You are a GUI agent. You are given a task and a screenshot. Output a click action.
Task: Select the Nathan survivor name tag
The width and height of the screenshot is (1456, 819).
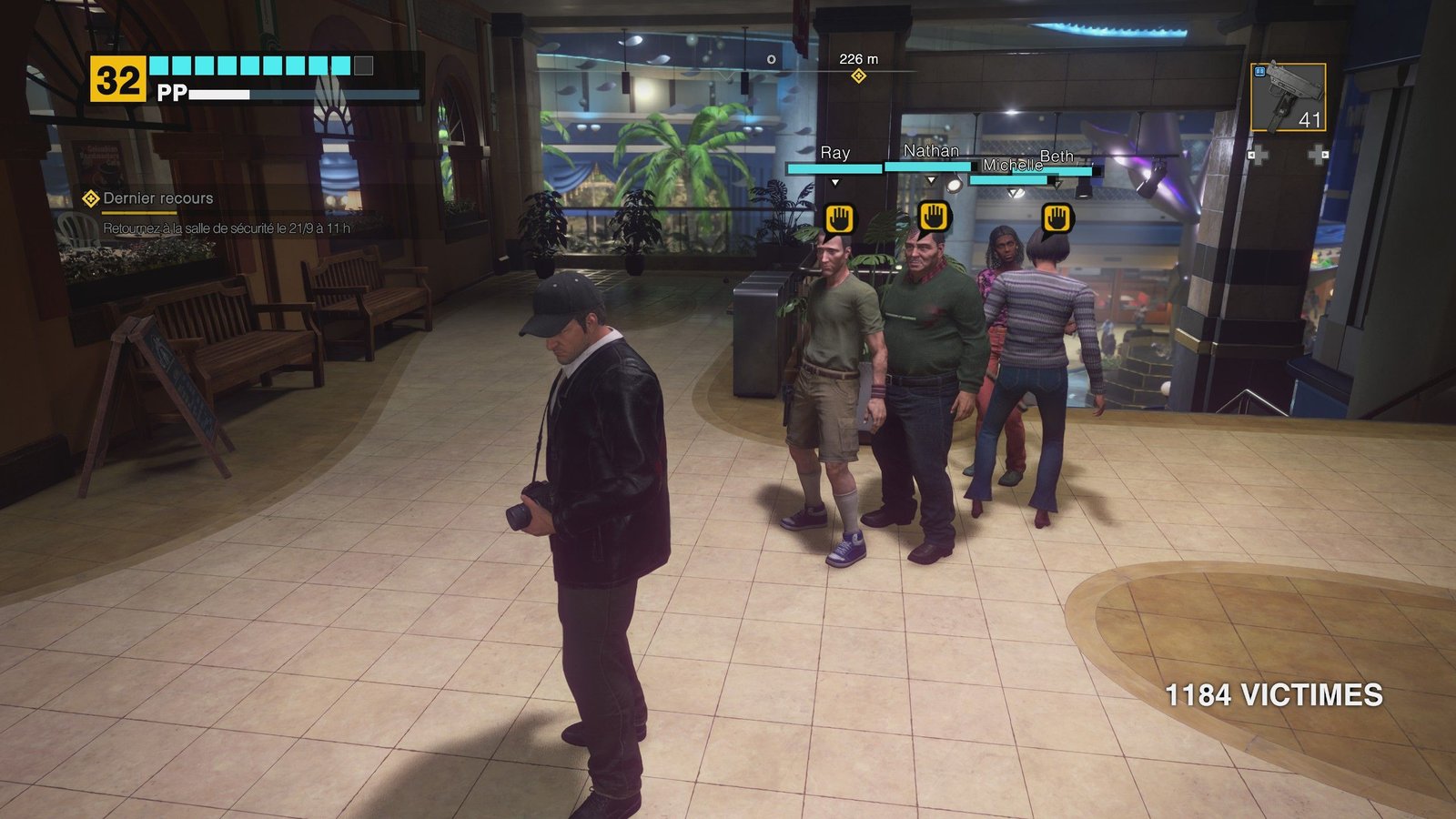coord(931,151)
